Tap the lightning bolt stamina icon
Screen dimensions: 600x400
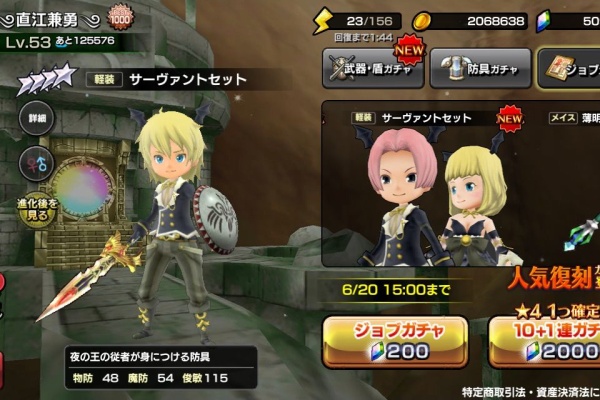point(323,19)
